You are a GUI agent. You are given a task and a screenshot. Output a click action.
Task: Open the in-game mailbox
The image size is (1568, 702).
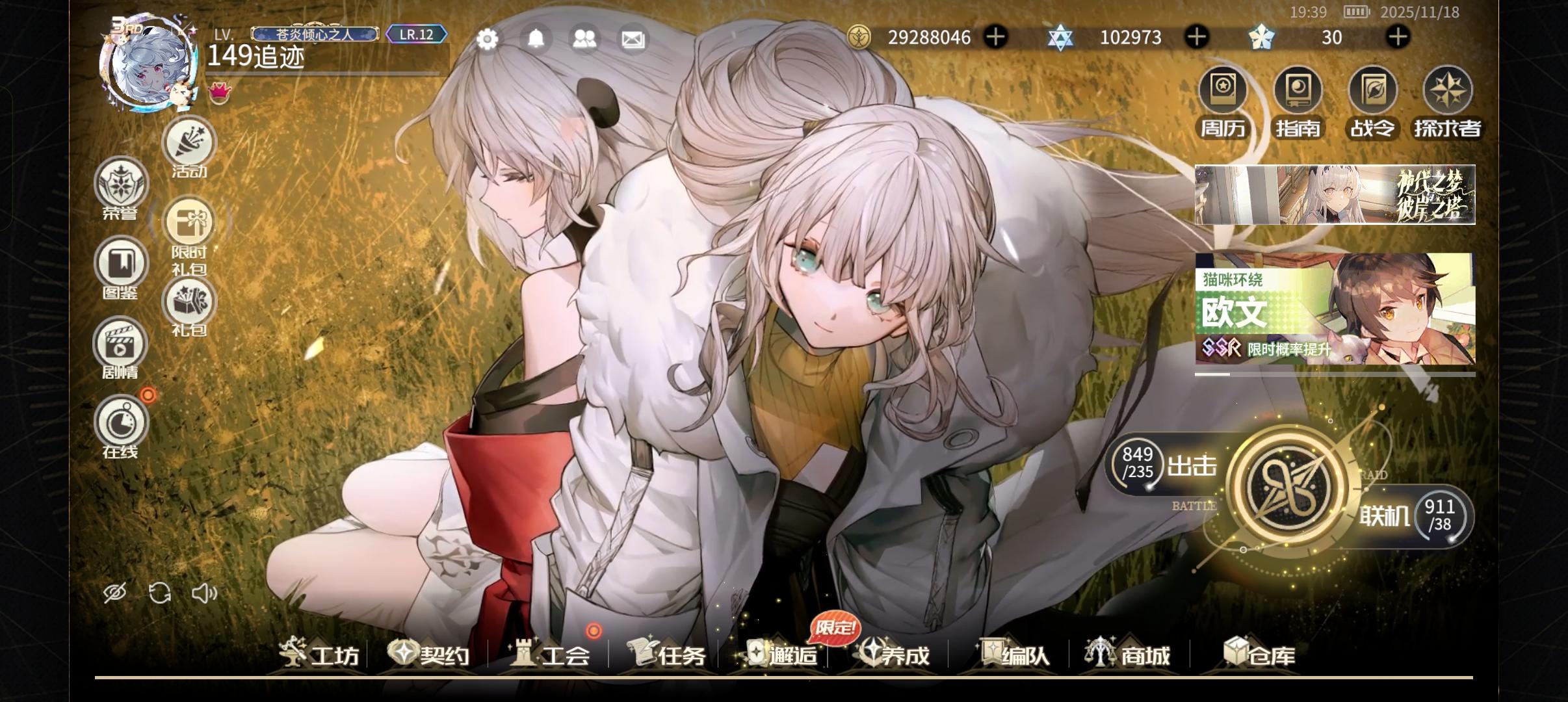(x=633, y=39)
